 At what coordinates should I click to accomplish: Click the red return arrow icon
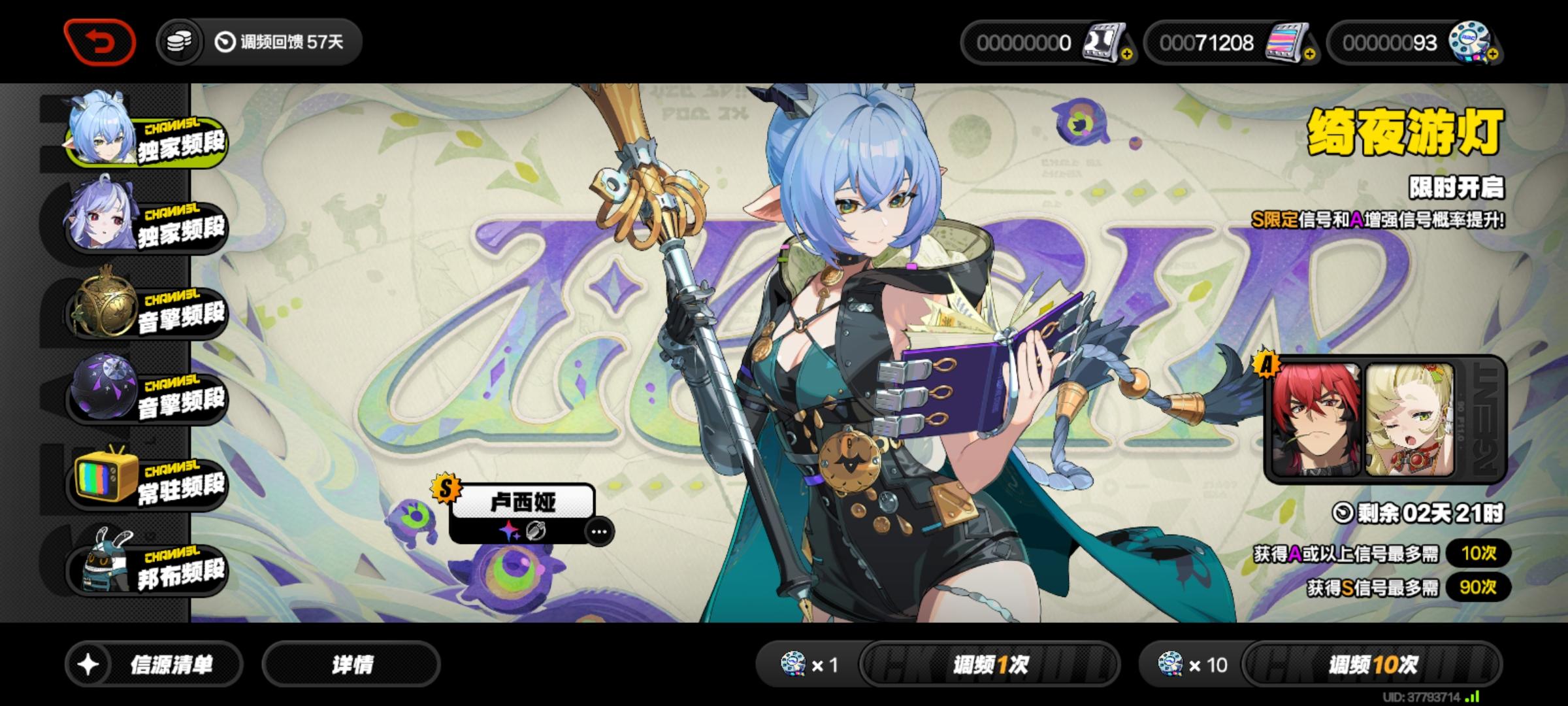[101, 41]
